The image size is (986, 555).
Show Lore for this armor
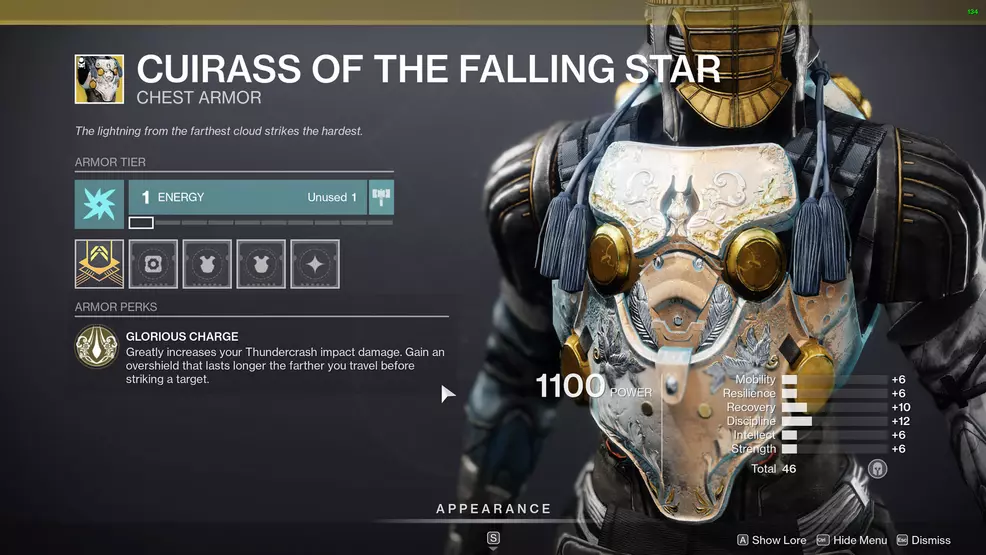coord(771,540)
